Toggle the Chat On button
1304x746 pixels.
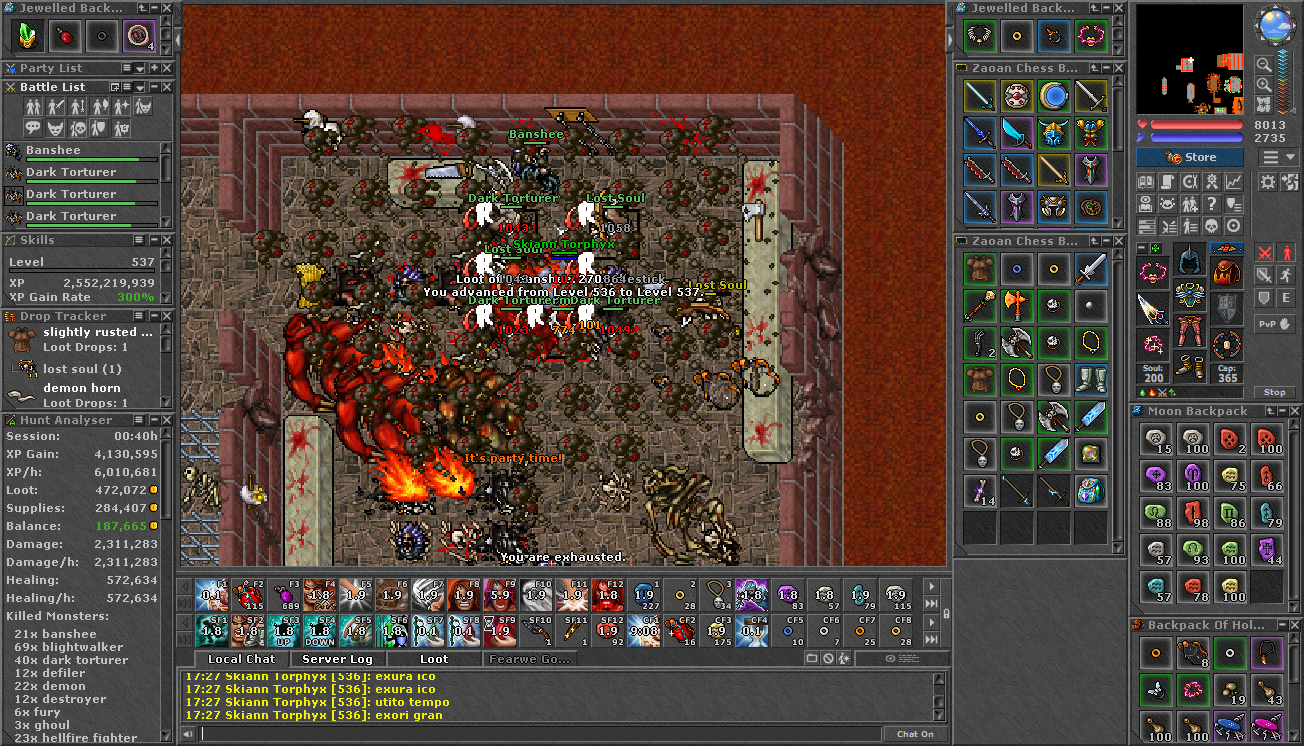[914, 734]
